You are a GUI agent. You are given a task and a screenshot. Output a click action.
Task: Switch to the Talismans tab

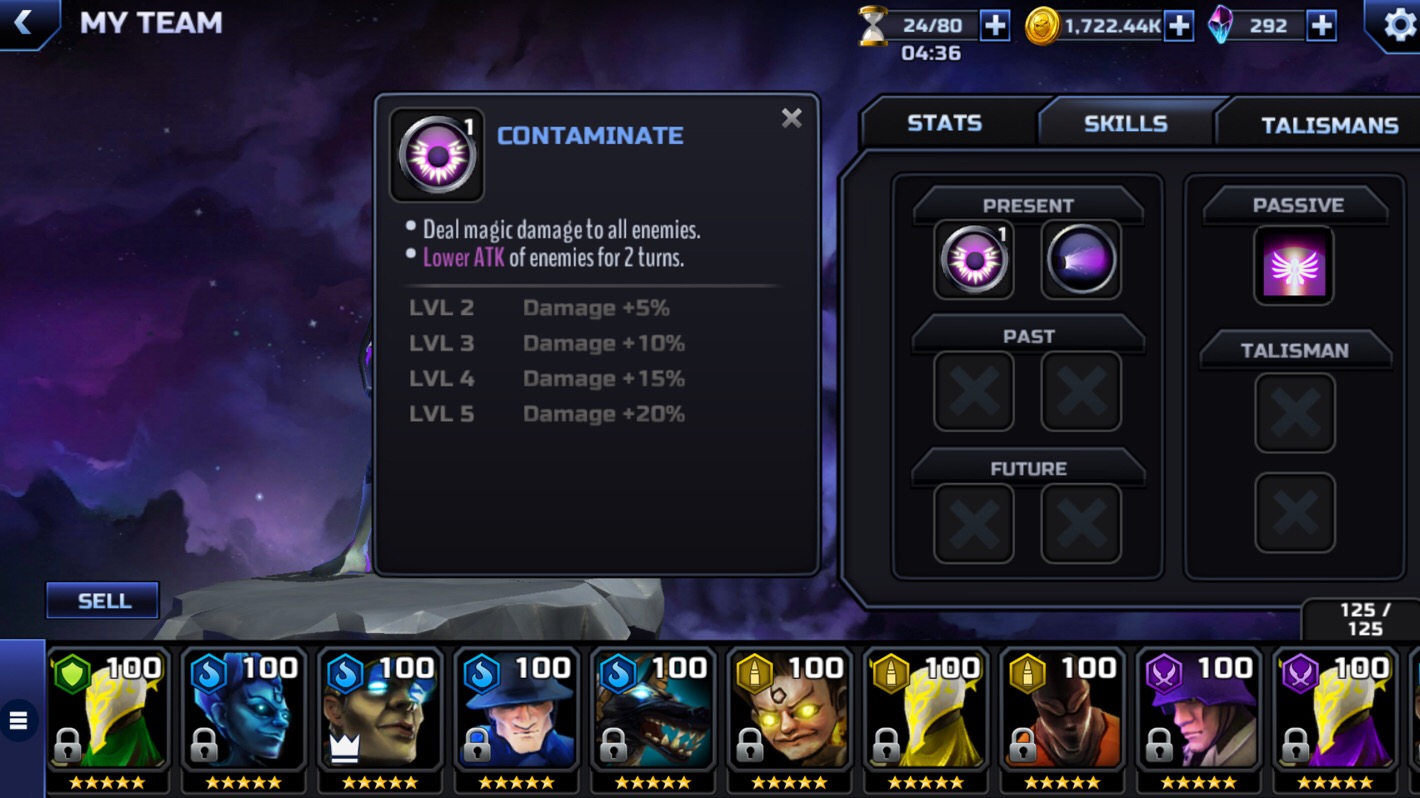click(x=1328, y=125)
